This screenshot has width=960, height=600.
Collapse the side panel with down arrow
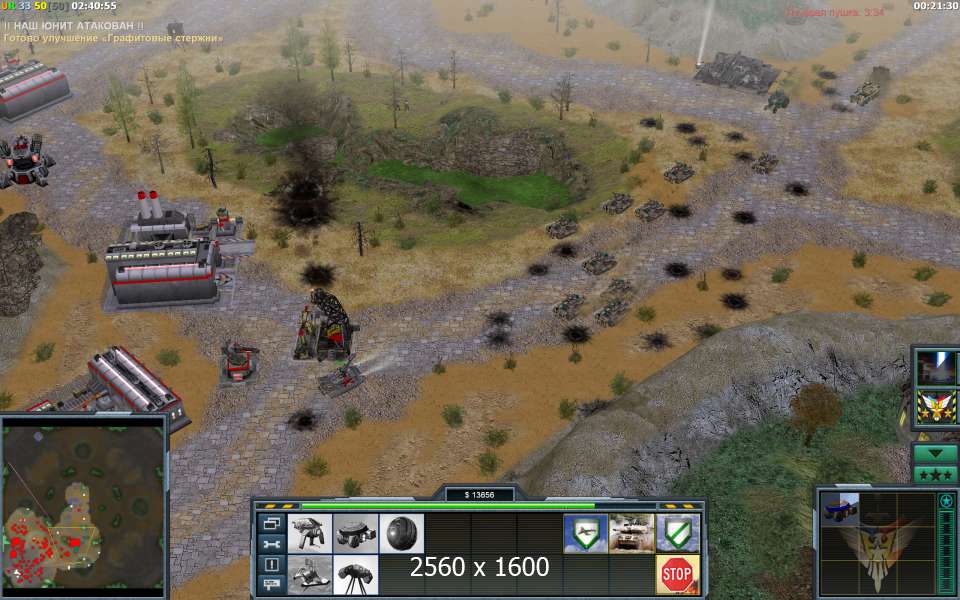tap(935, 452)
